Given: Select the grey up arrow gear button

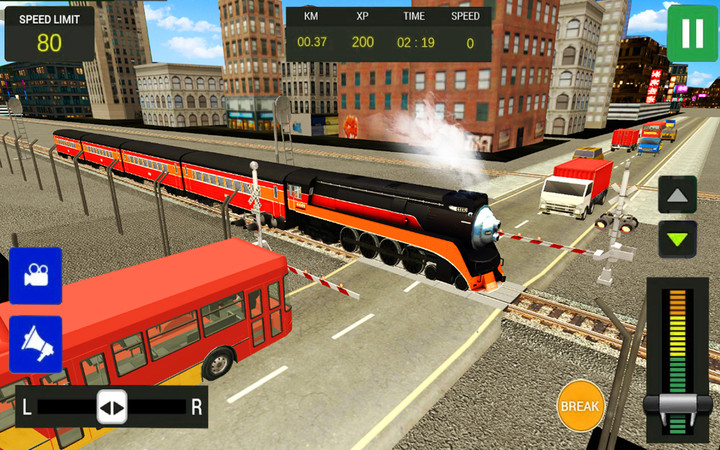Looking at the screenshot, I should pyautogui.click(x=677, y=195).
